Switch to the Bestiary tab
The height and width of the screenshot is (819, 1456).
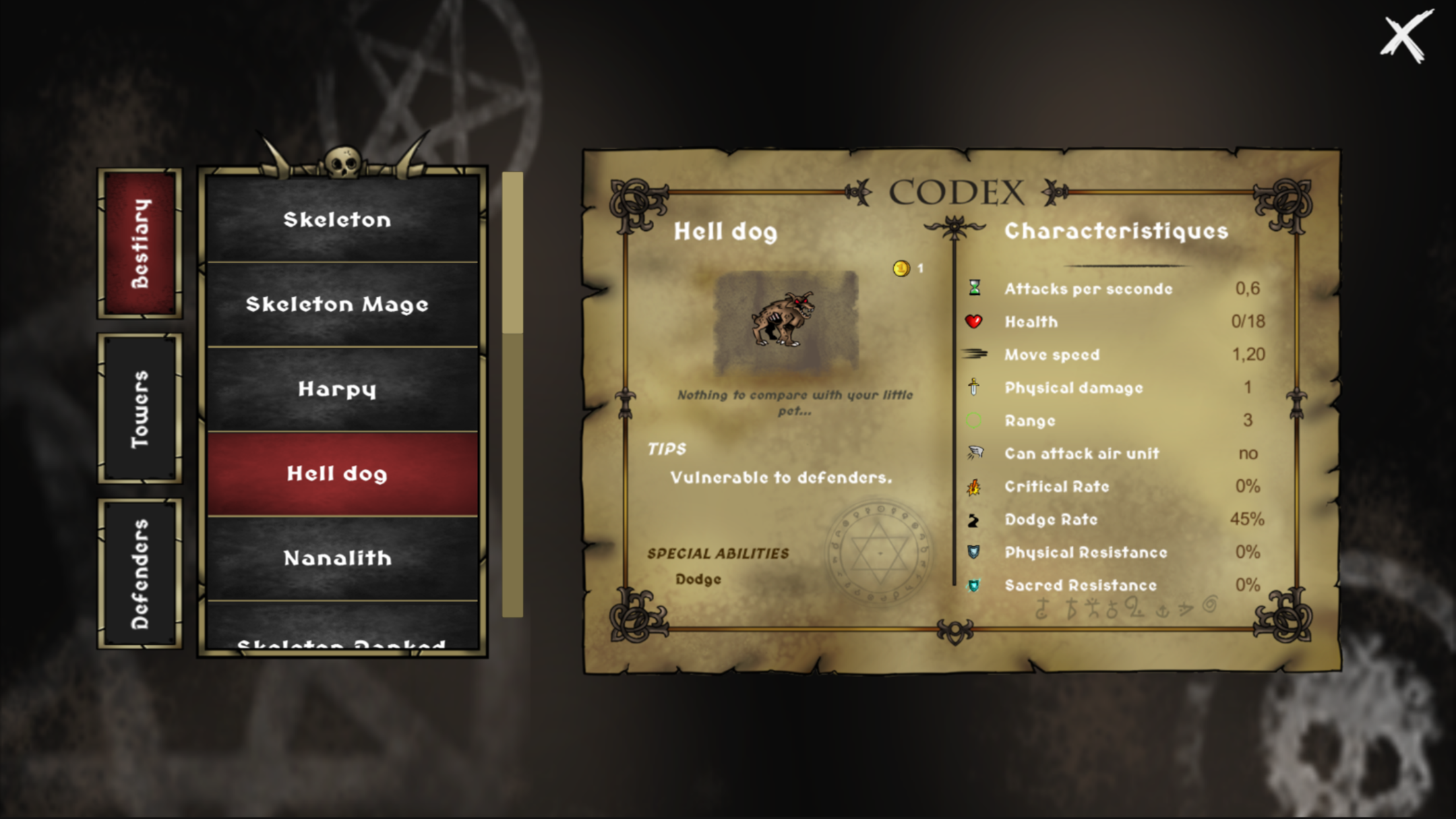click(140, 243)
